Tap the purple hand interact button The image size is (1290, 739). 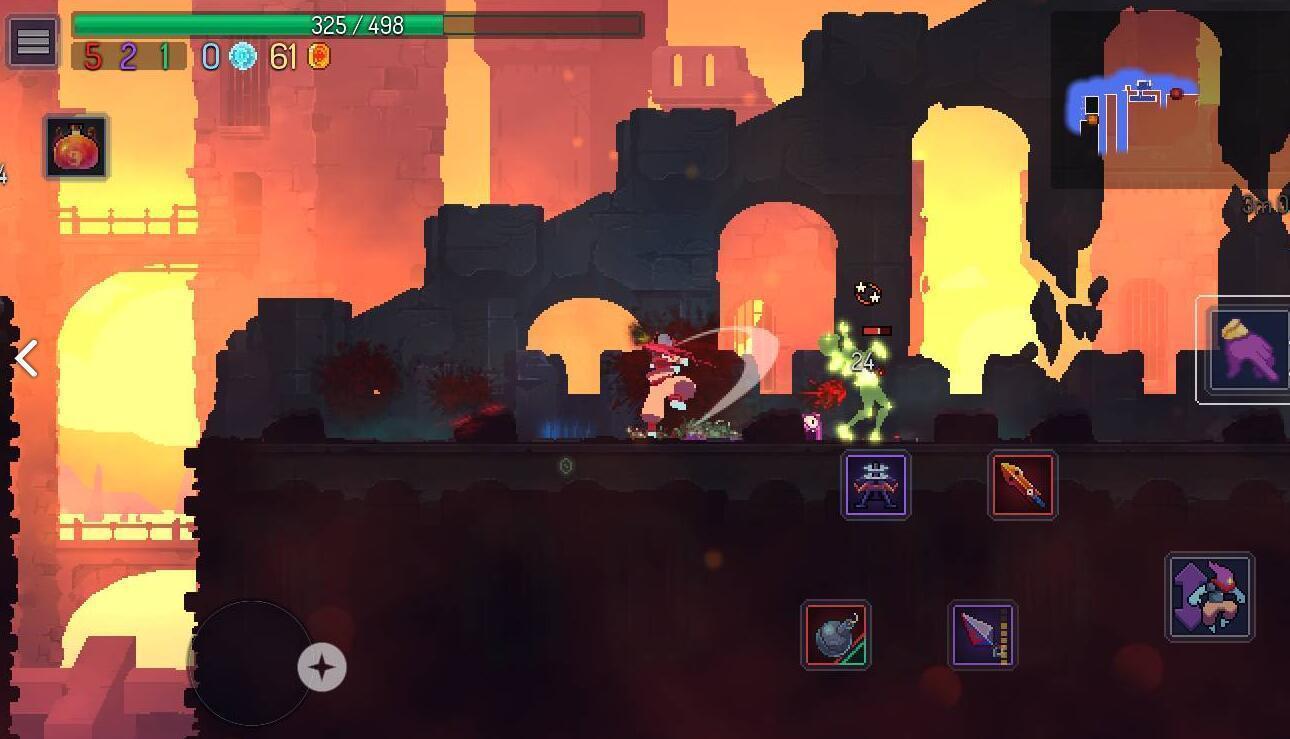pyautogui.click(x=1248, y=350)
